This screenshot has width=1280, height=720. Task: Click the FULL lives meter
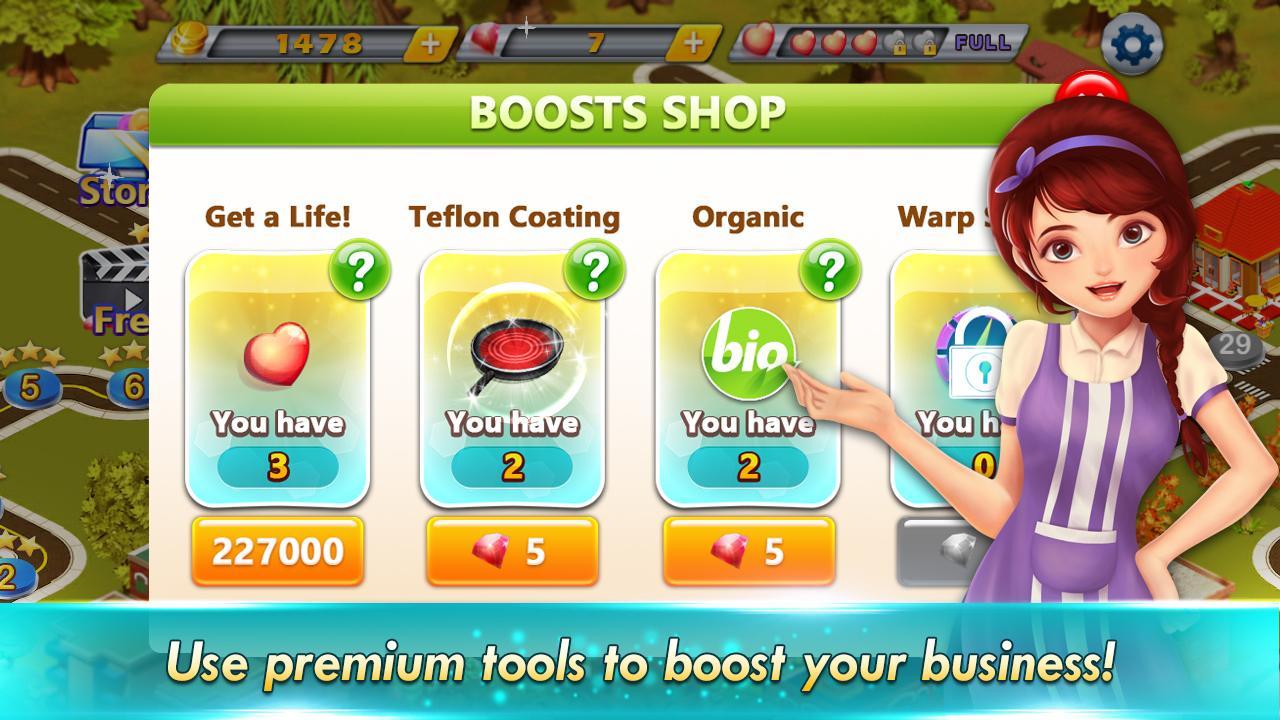point(982,40)
